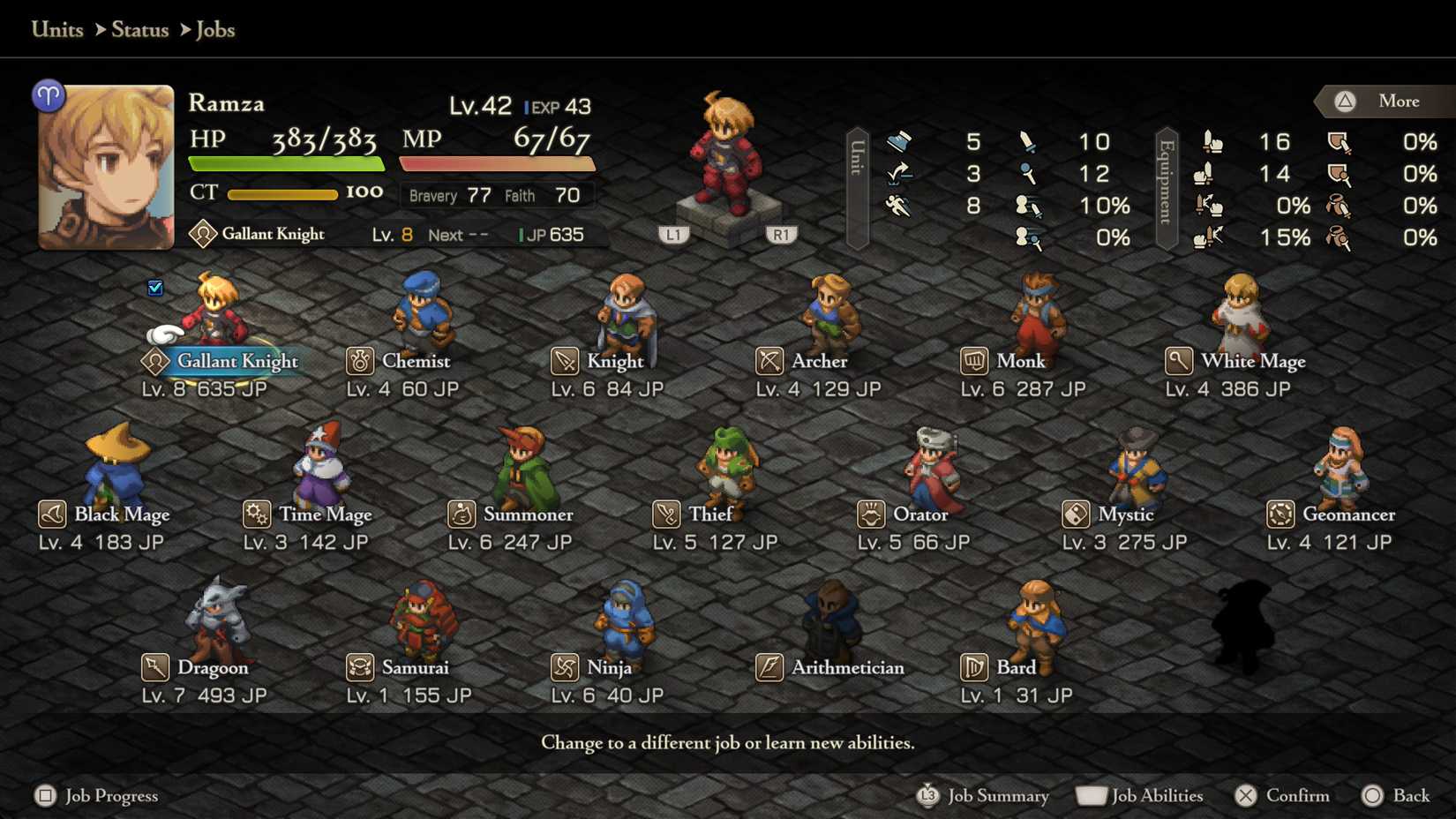Switch to the Equipment tab

coord(1167,190)
